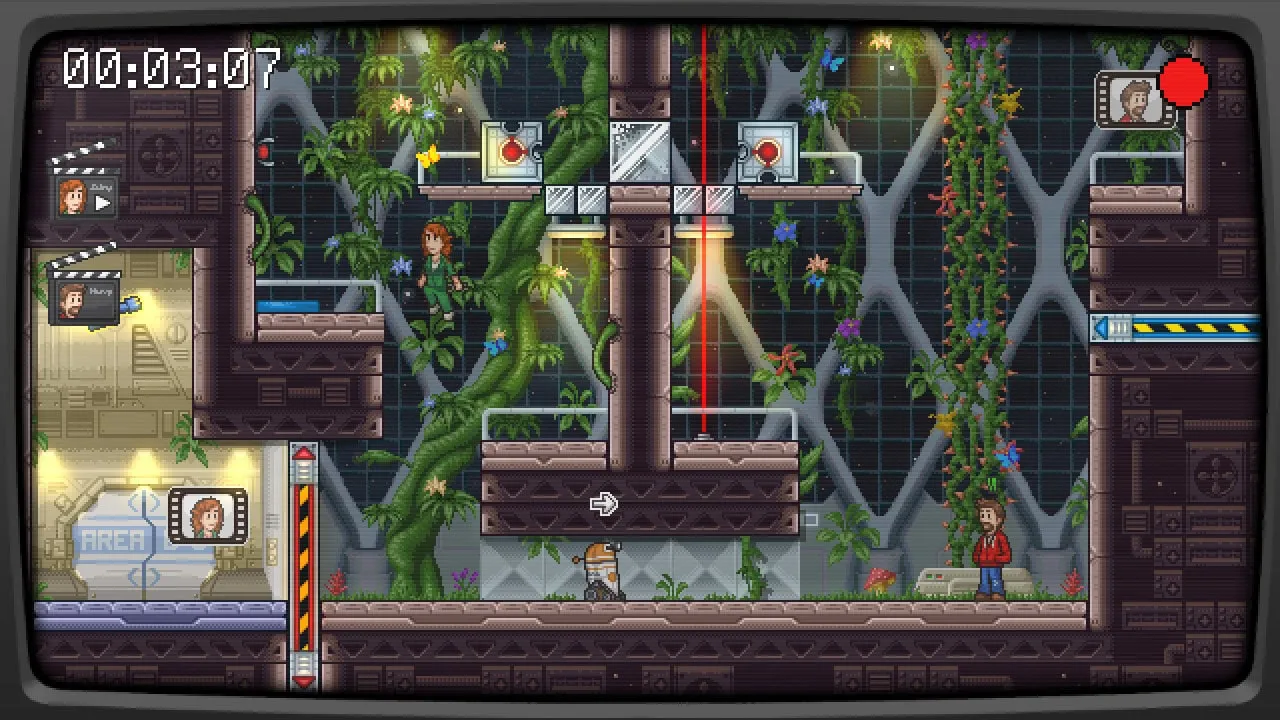The width and height of the screenshot is (1280, 720).
Task: Select the red-haired woman's clapperboard with play arrow
Action: click(86, 190)
